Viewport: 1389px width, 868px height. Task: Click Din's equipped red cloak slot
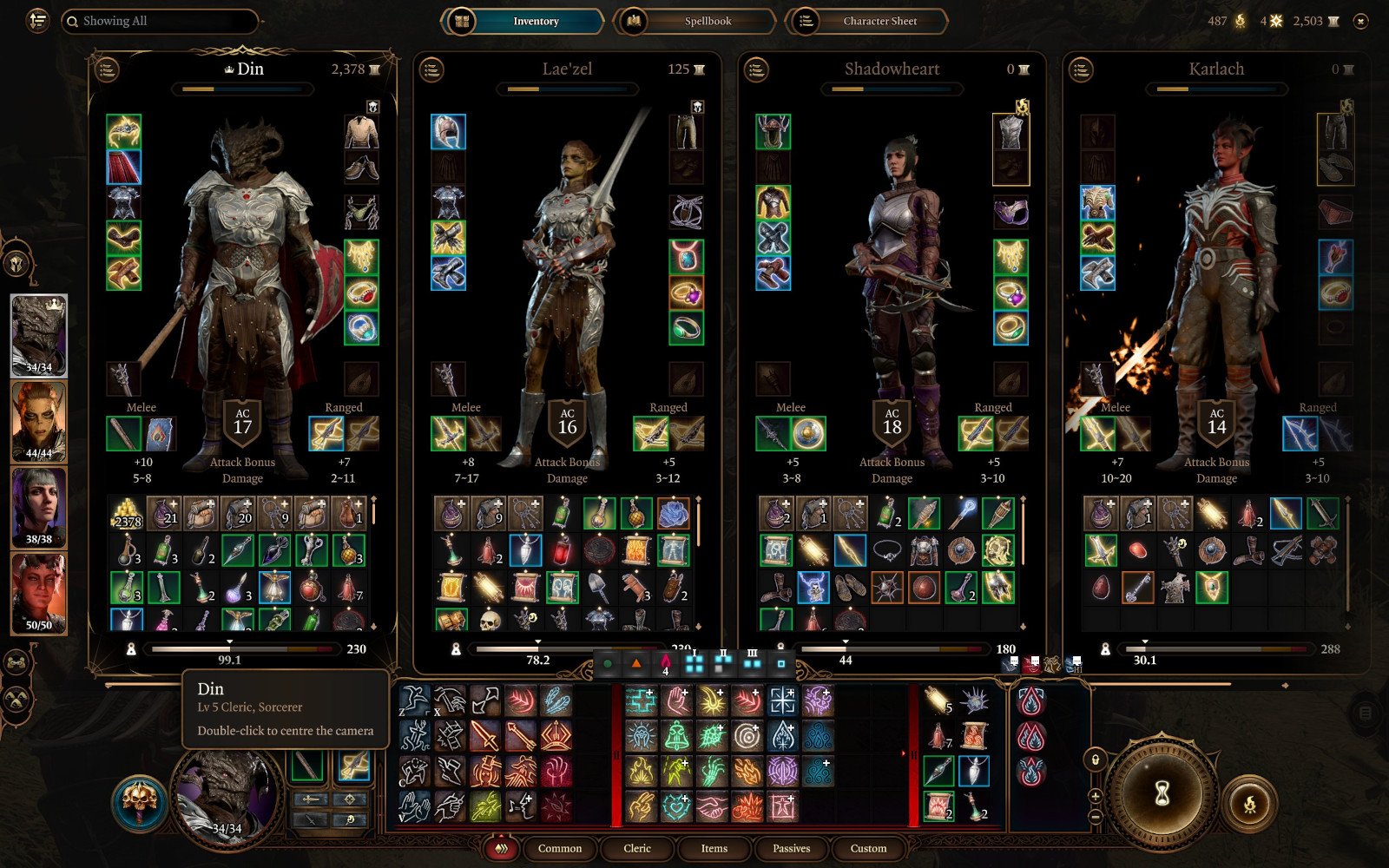point(123,168)
